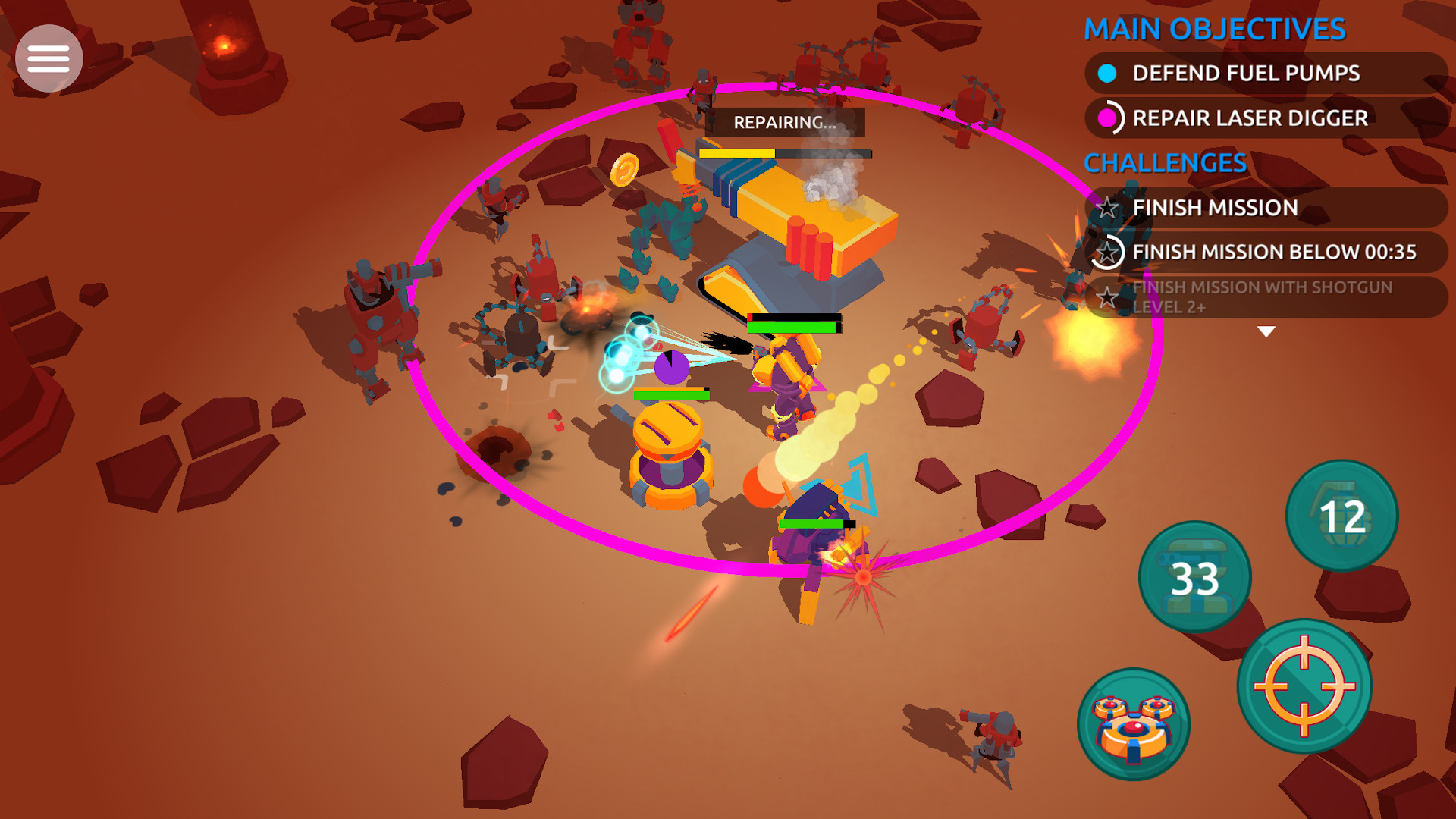Viewport: 1456px width, 819px height.
Task: Select the REPAIR LASER DIGGER objective bar
Action: (1249, 118)
